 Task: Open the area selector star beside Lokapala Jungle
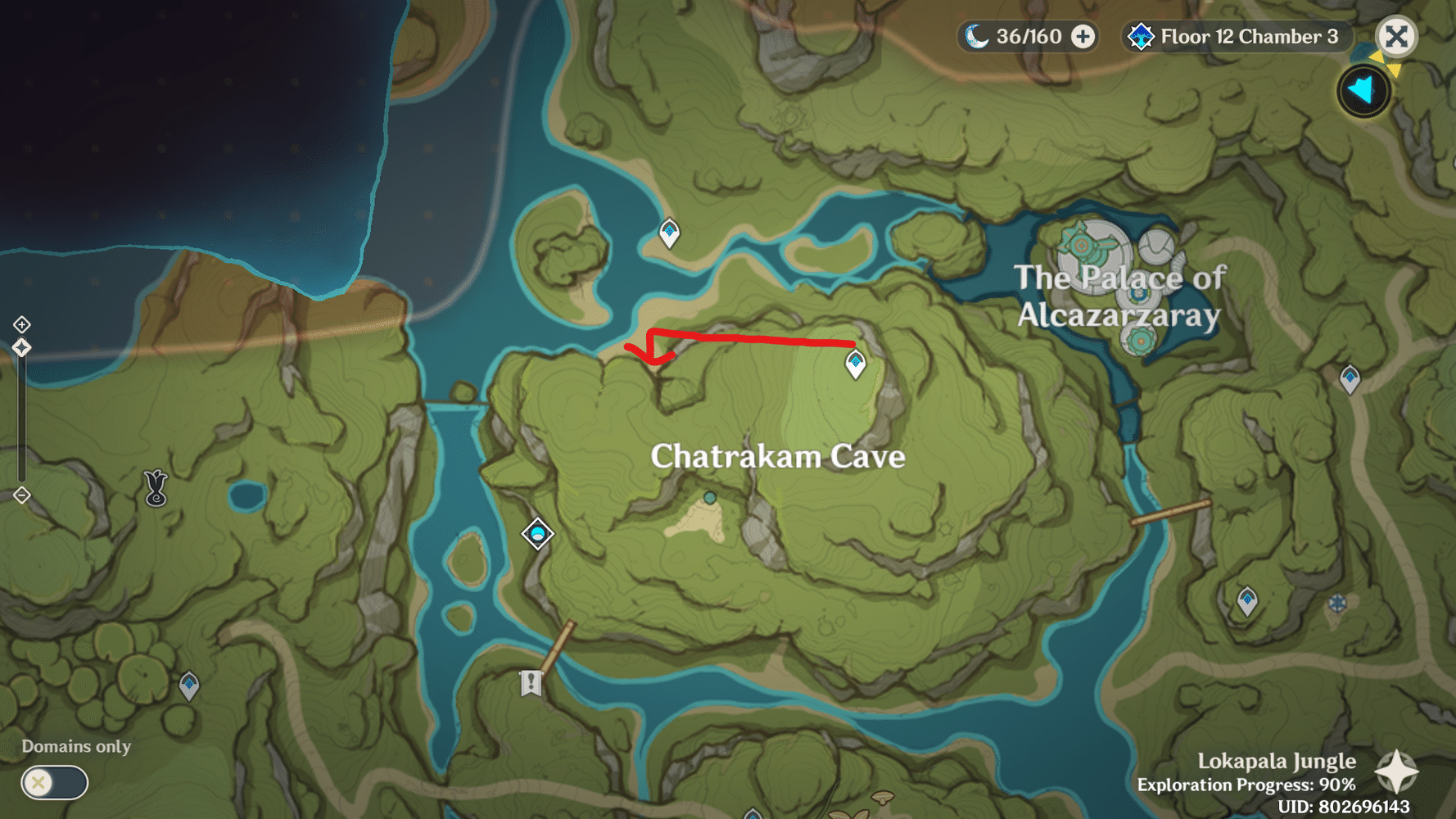tap(1398, 770)
